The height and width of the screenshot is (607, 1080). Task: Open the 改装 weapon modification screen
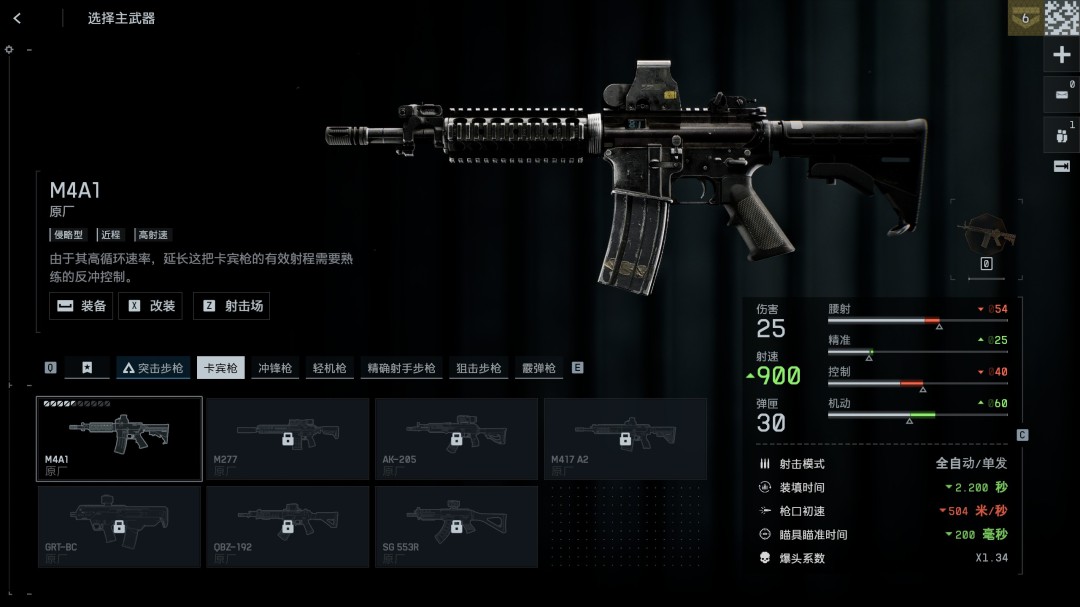pyautogui.click(x=151, y=306)
